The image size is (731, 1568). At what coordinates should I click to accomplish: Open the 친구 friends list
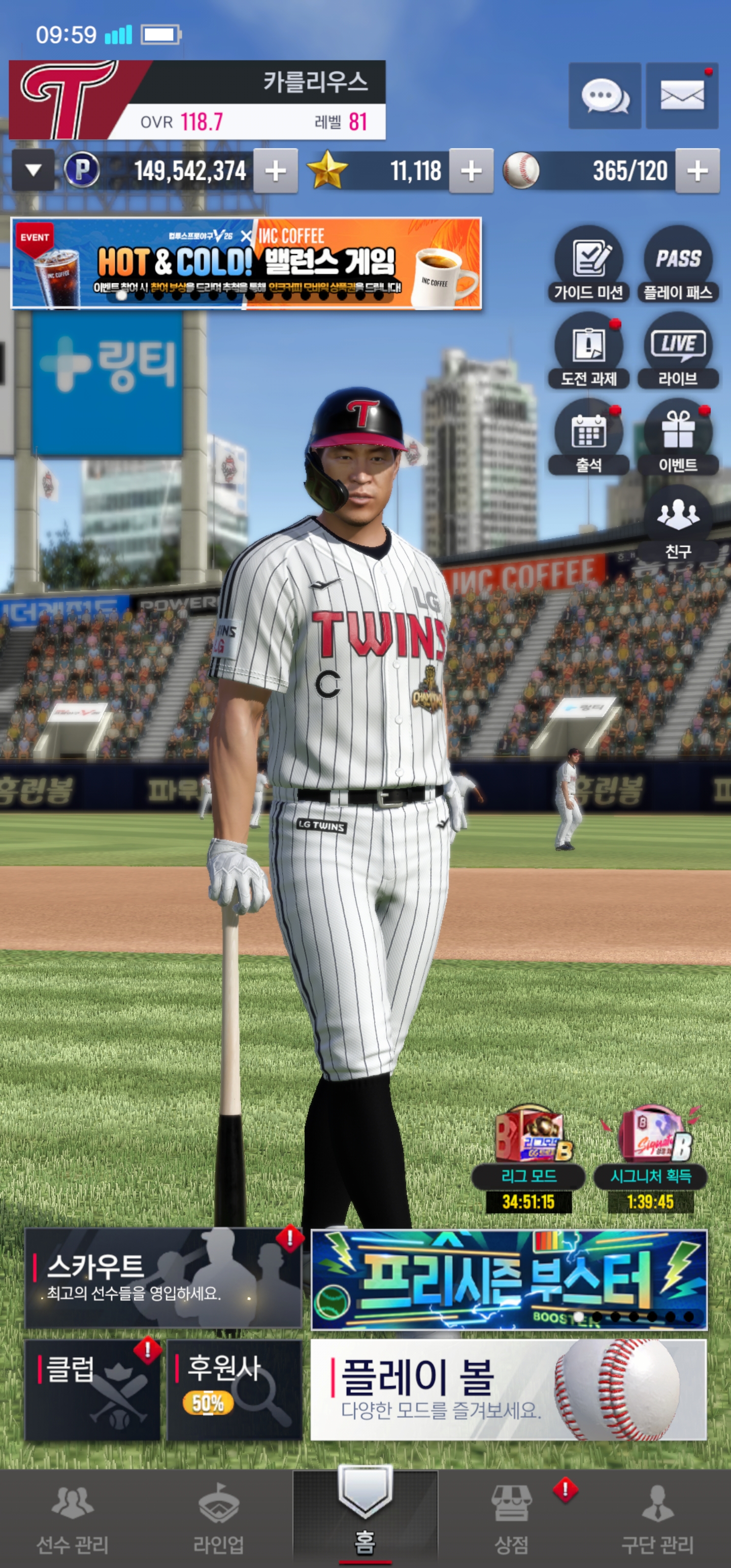tap(678, 524)
